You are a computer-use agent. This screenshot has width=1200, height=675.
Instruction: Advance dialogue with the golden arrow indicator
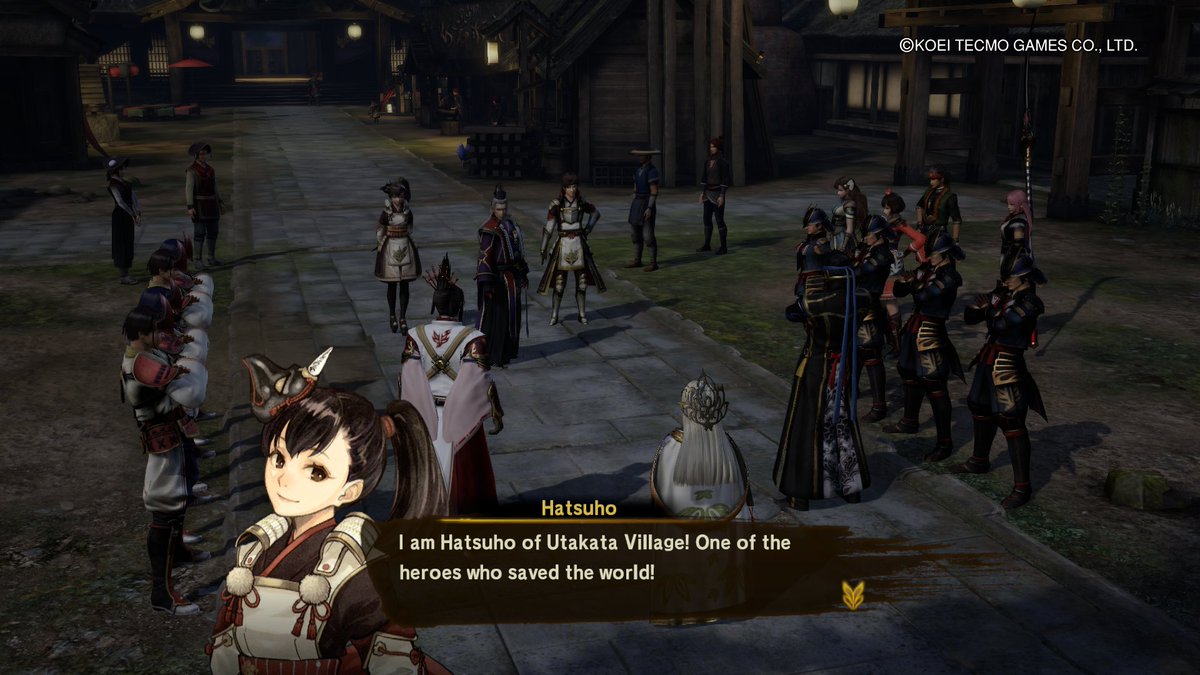[852, 595]
